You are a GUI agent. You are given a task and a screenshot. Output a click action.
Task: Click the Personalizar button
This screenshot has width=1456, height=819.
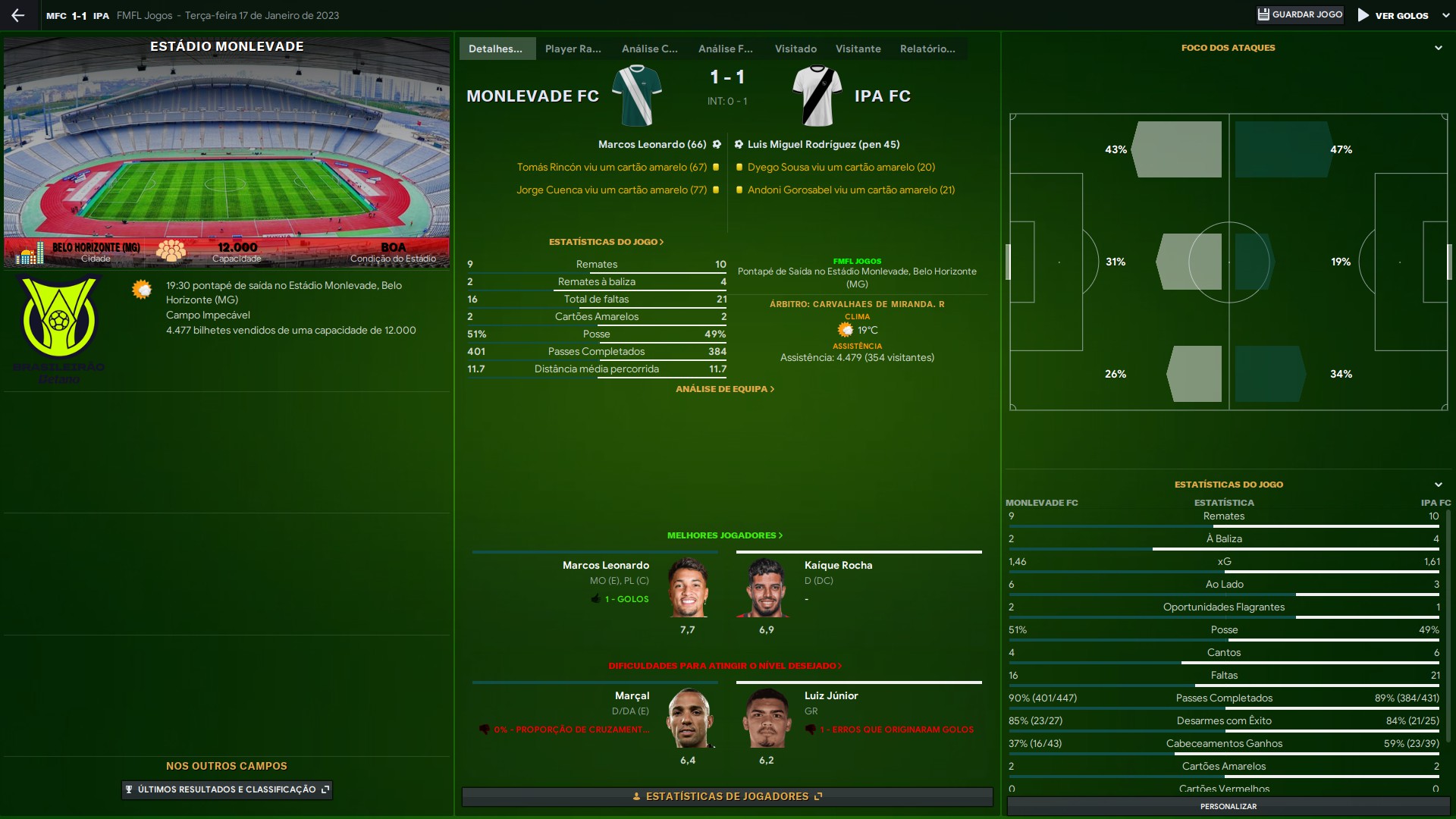[1228, 806]
